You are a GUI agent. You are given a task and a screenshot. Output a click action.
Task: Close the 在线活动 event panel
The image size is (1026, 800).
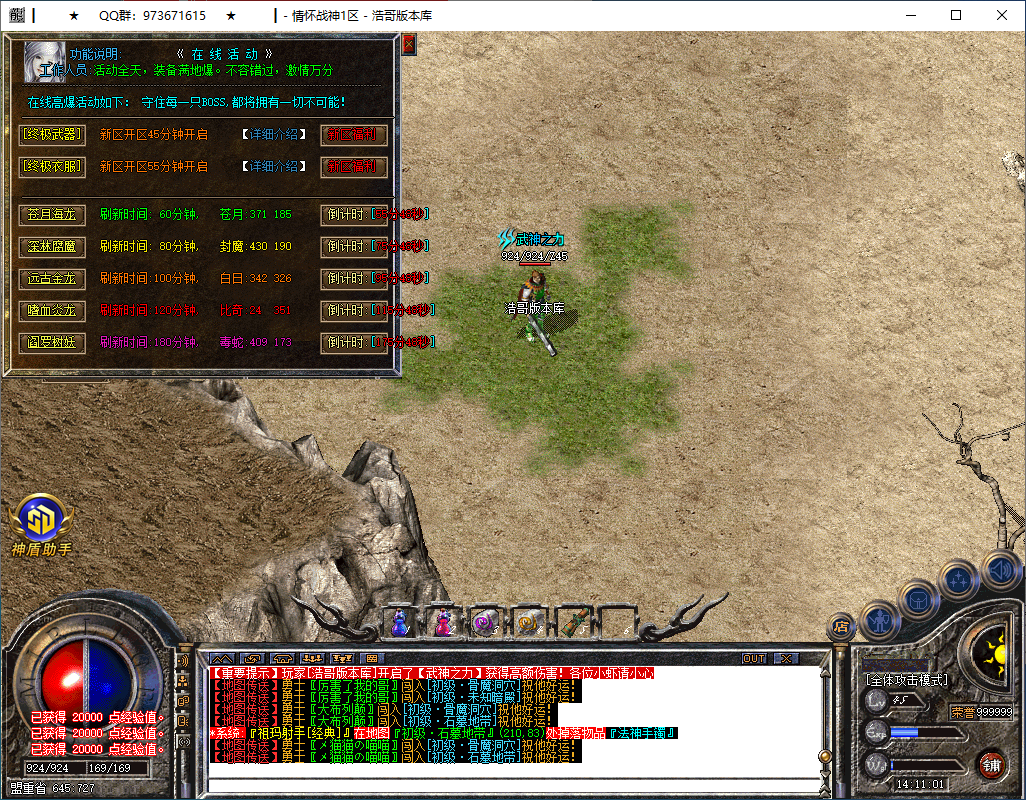(408, 45)
